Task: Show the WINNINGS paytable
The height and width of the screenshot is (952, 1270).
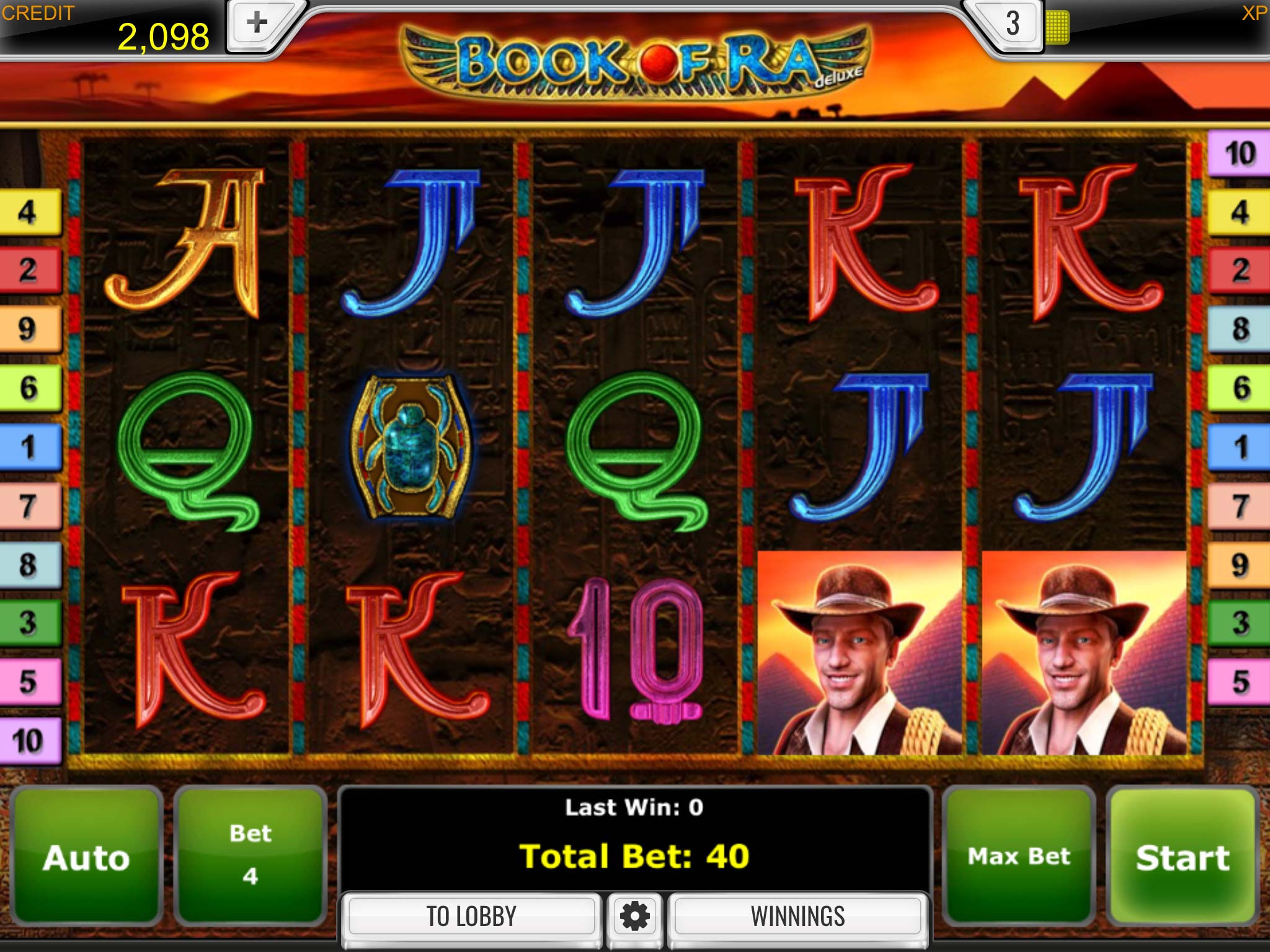Action: click(x=797, y=916)
